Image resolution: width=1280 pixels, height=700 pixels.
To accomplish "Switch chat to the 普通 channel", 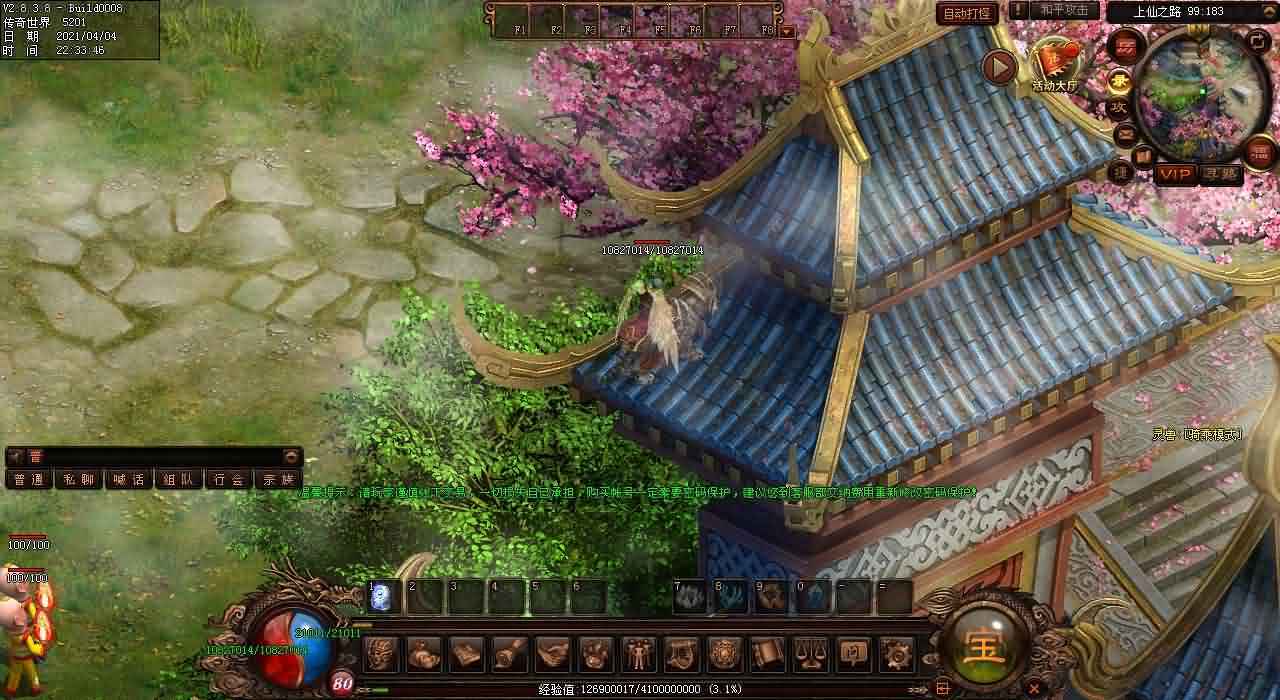I will [28, 479].
